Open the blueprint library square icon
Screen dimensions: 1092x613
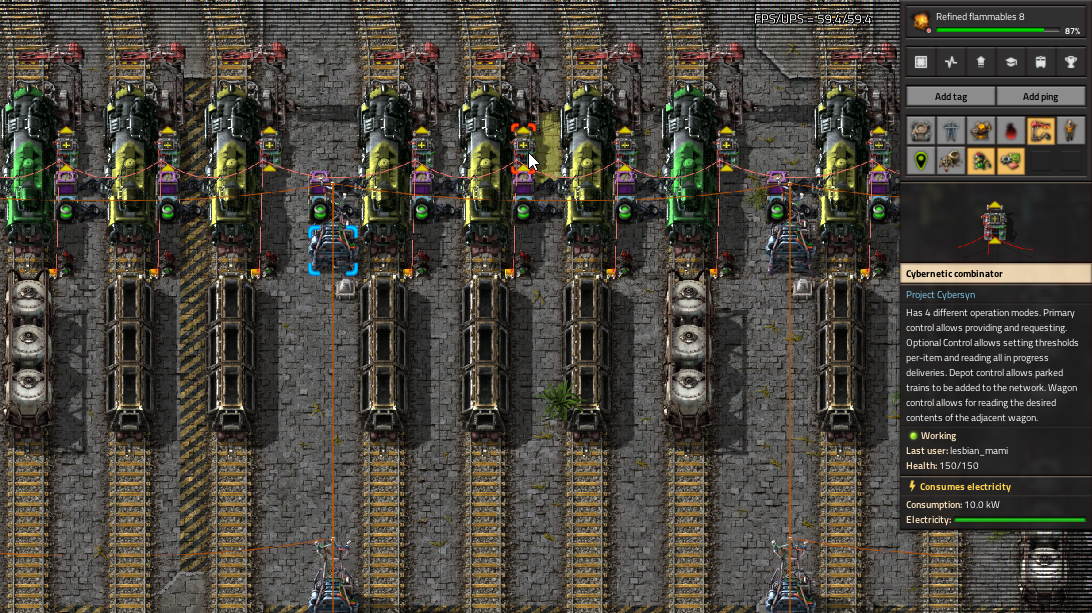click(x=921, y=62)
